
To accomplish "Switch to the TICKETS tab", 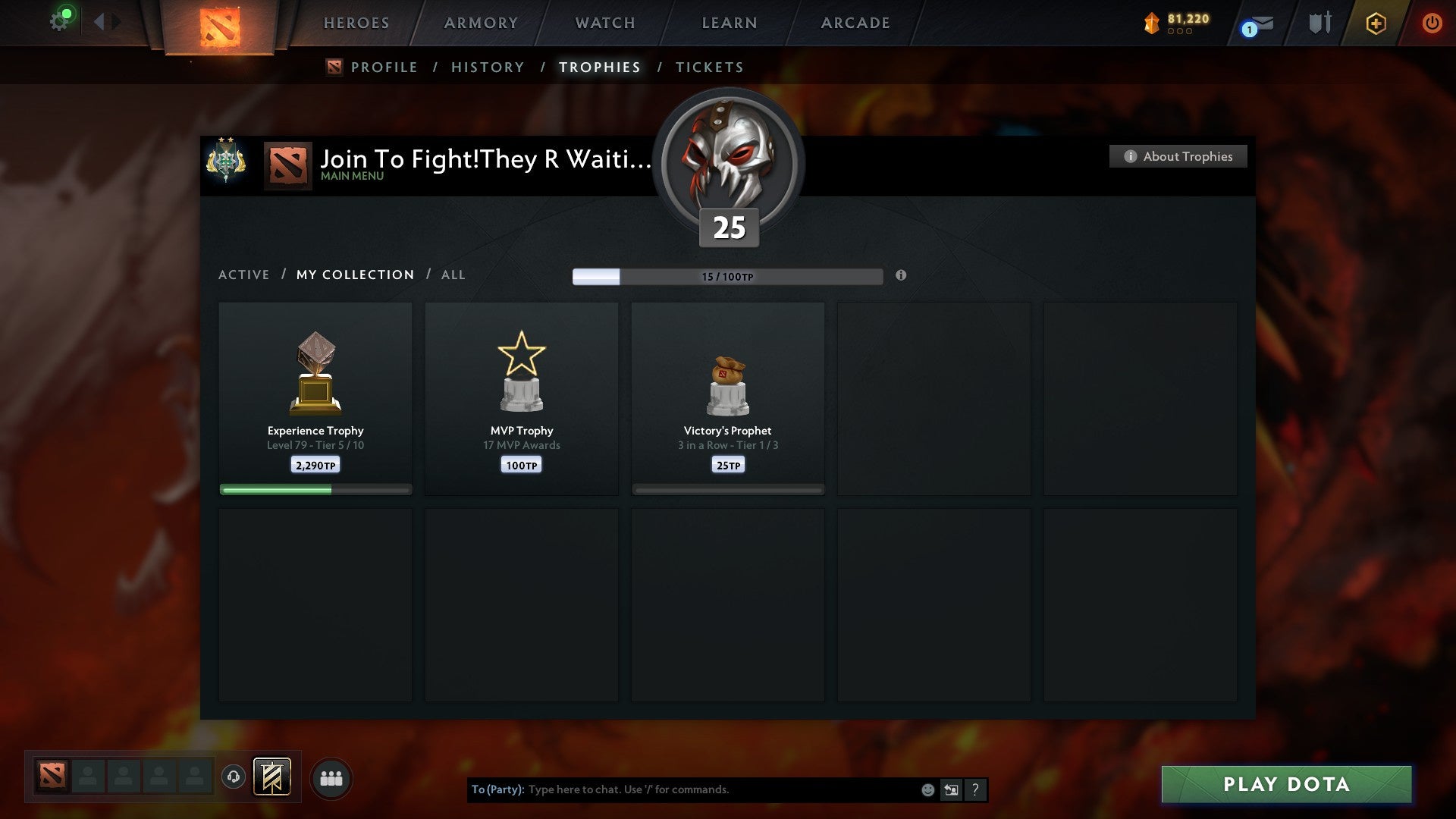I will [709, 67].
